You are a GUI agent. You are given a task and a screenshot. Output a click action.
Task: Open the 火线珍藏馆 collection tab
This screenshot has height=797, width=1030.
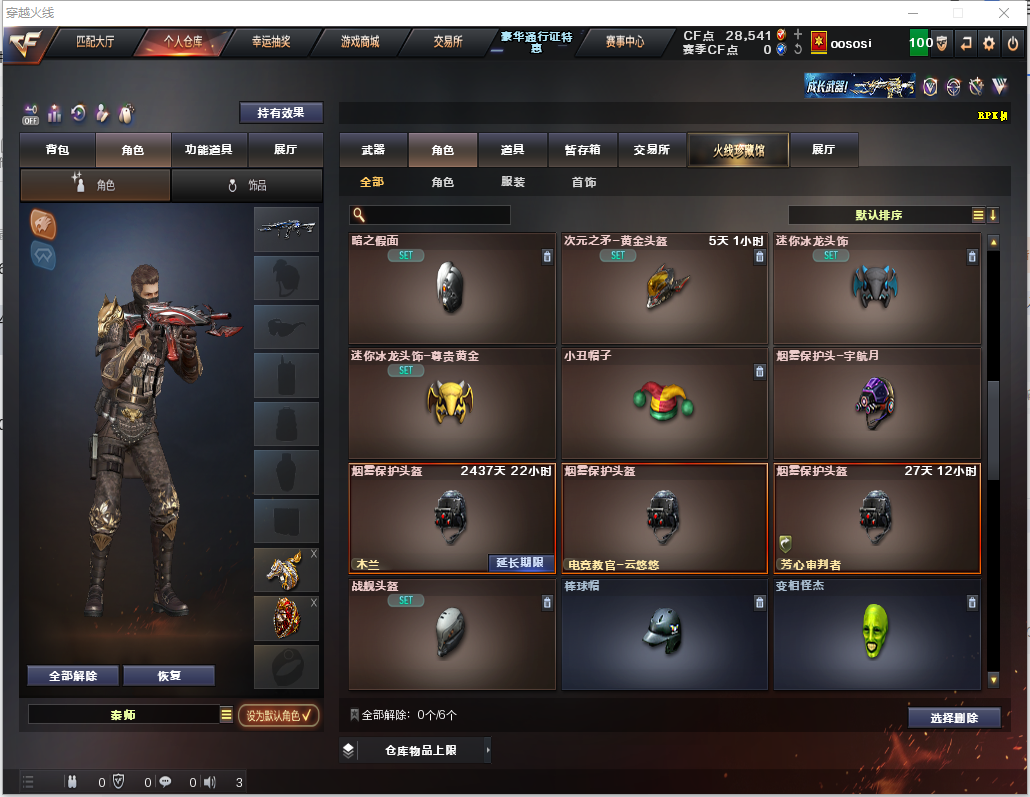click(x=738, y=150)
